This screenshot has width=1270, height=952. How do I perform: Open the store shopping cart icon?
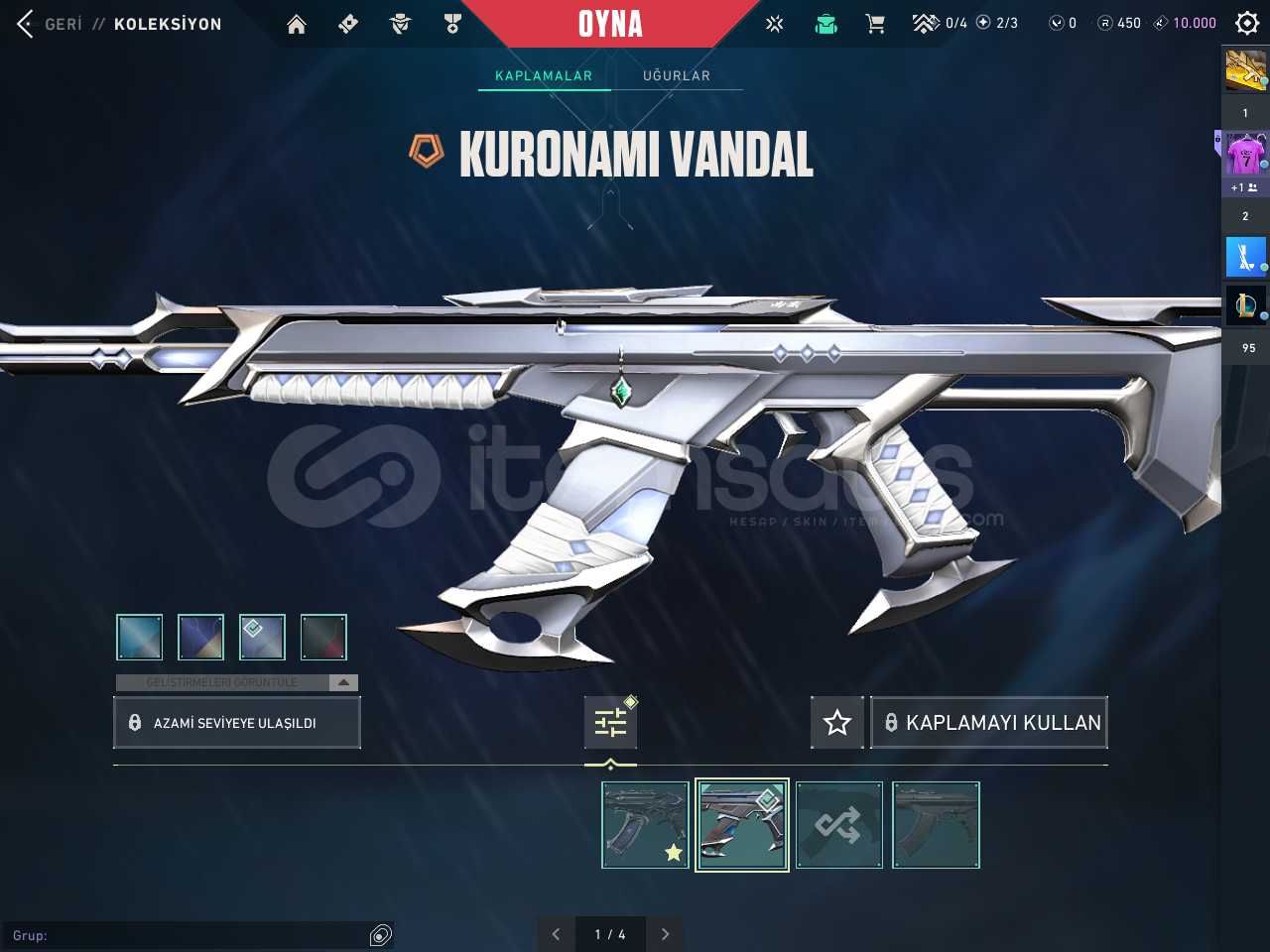876,22
